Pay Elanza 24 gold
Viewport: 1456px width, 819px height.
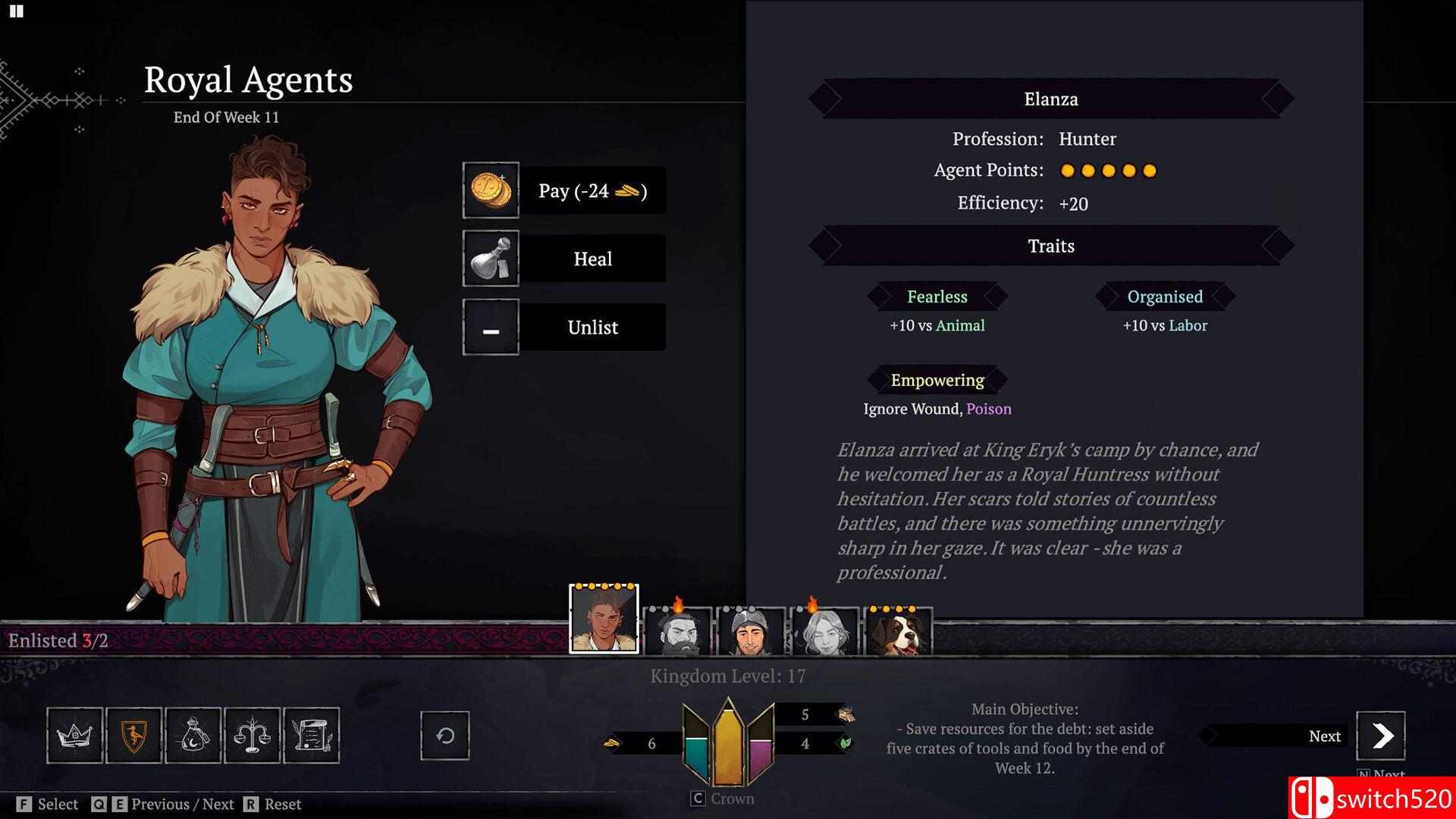(564, 190)
